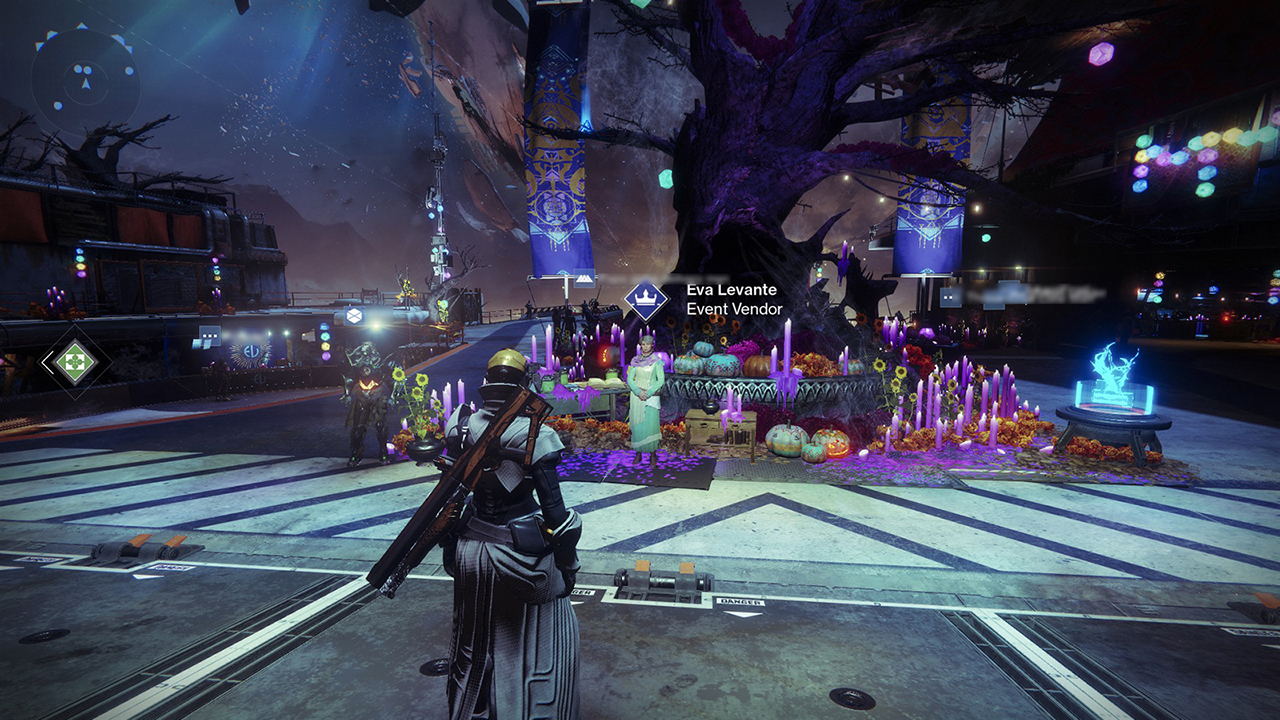Select the Eva Levante Event Vendor label

pos(734,299)
